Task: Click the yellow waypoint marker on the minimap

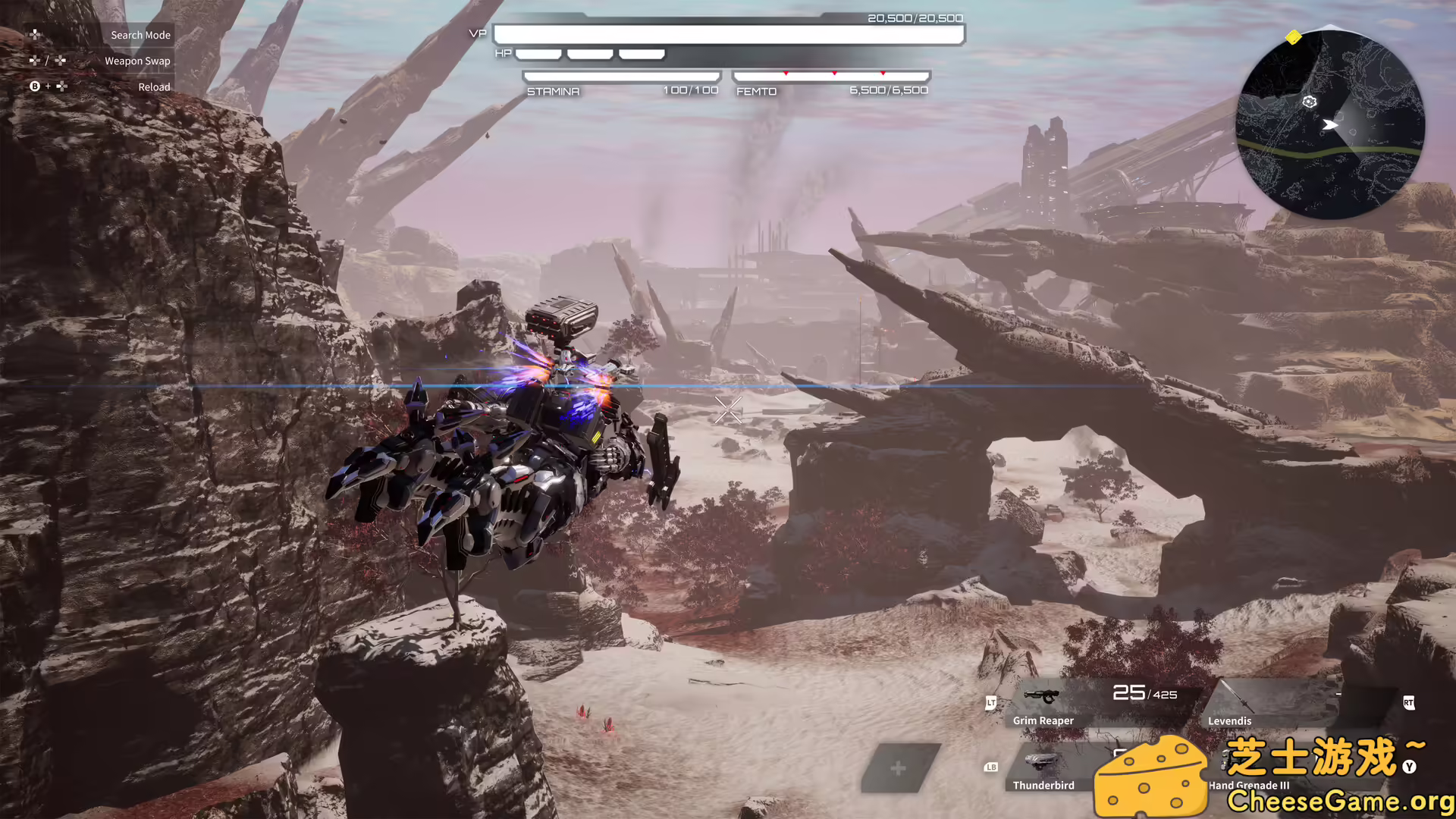Action: point(1293,37)
